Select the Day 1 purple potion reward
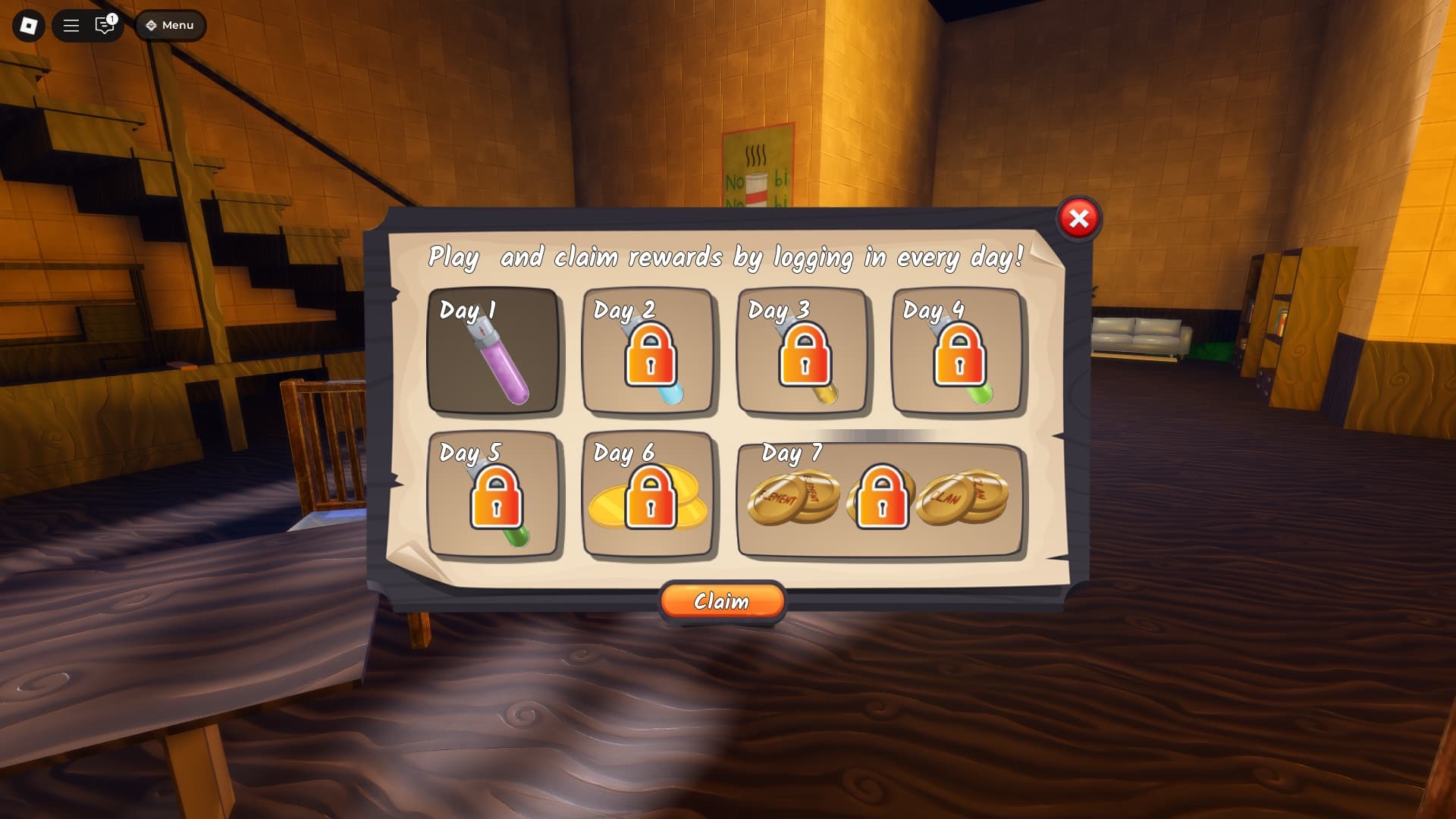 [x=494, y=351]
